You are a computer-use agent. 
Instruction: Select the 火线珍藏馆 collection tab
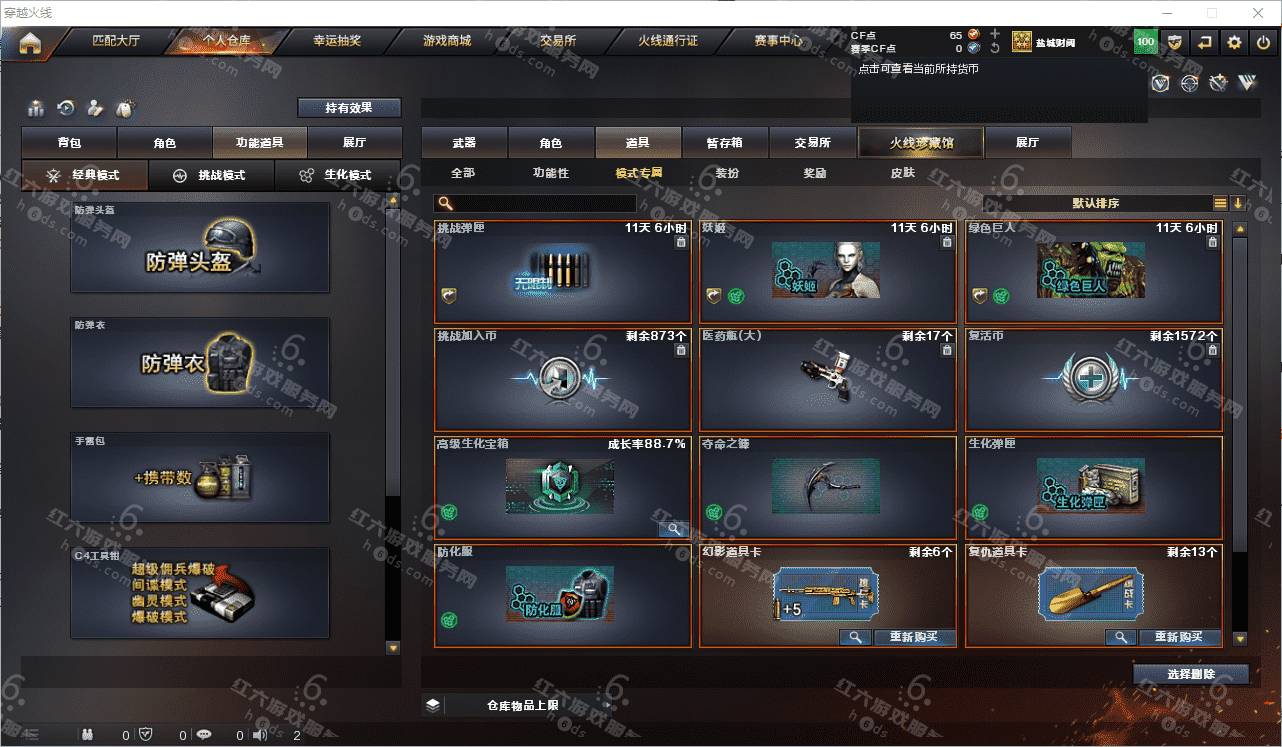pos(921,143)
